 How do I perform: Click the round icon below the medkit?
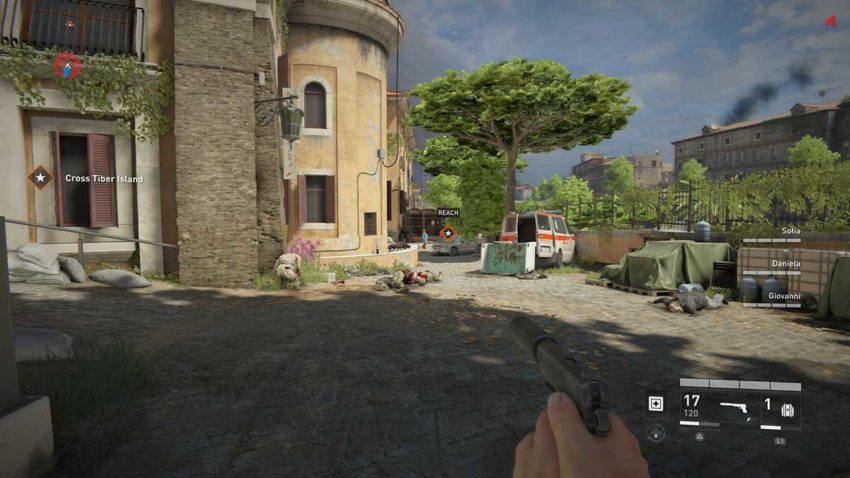point(655,433)
